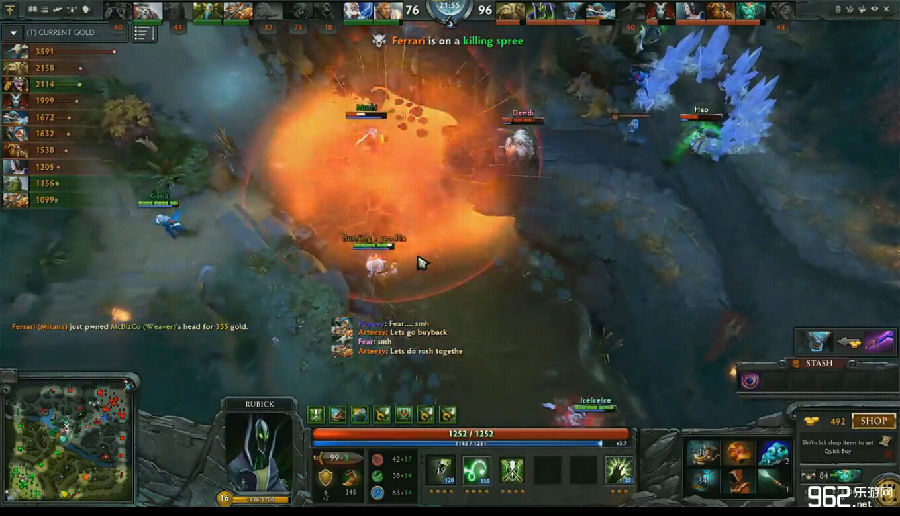Use the glowing orange orb inventory item
The width and height of the screenshot is (900, 516).
pyautogui.click(x=739, y=453)
